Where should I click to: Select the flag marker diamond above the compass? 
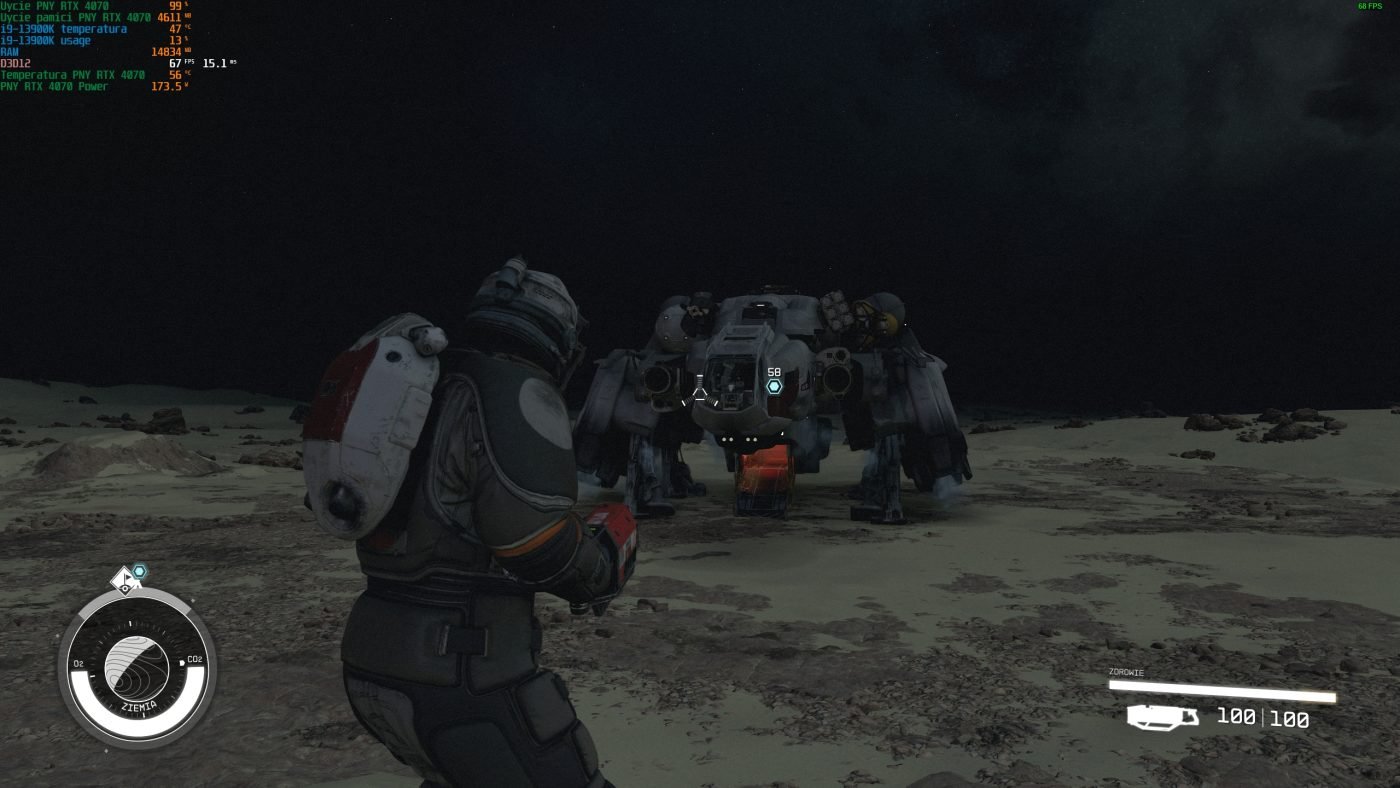click(x=124, y=579)
